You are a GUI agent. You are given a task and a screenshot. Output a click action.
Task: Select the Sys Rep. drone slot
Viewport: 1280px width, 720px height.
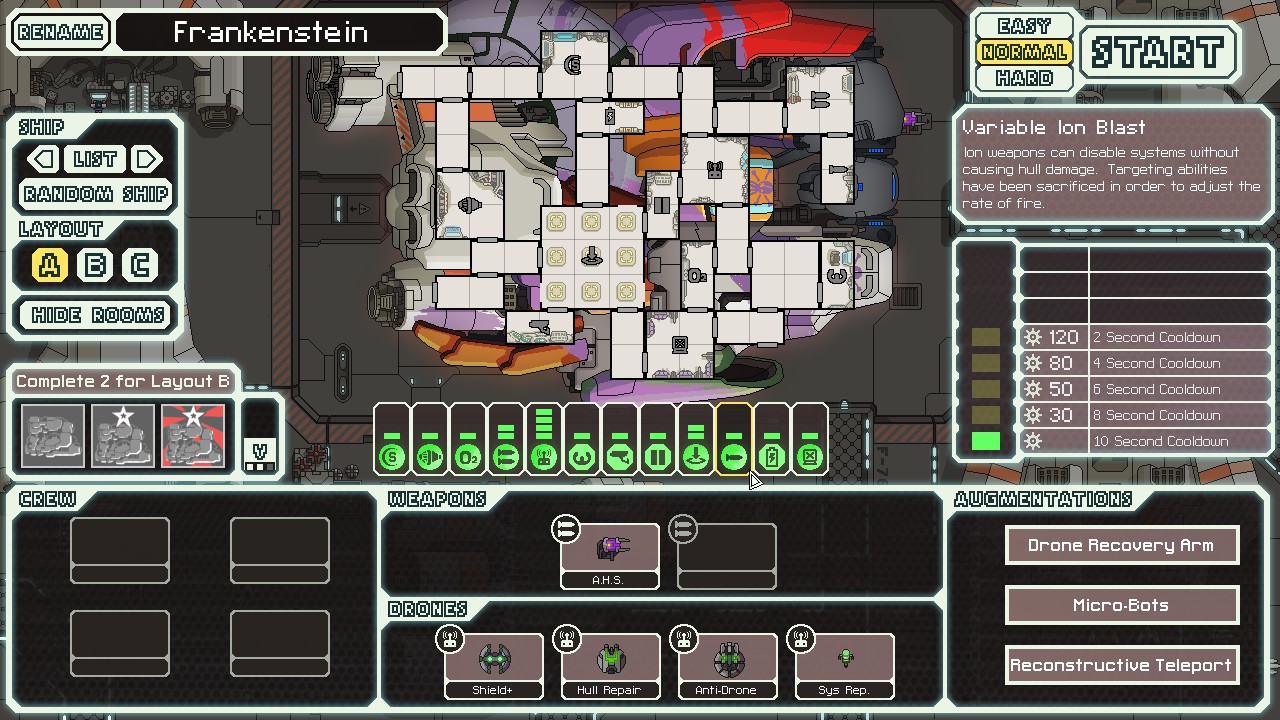pyautogui.click(x=844, y=665)
